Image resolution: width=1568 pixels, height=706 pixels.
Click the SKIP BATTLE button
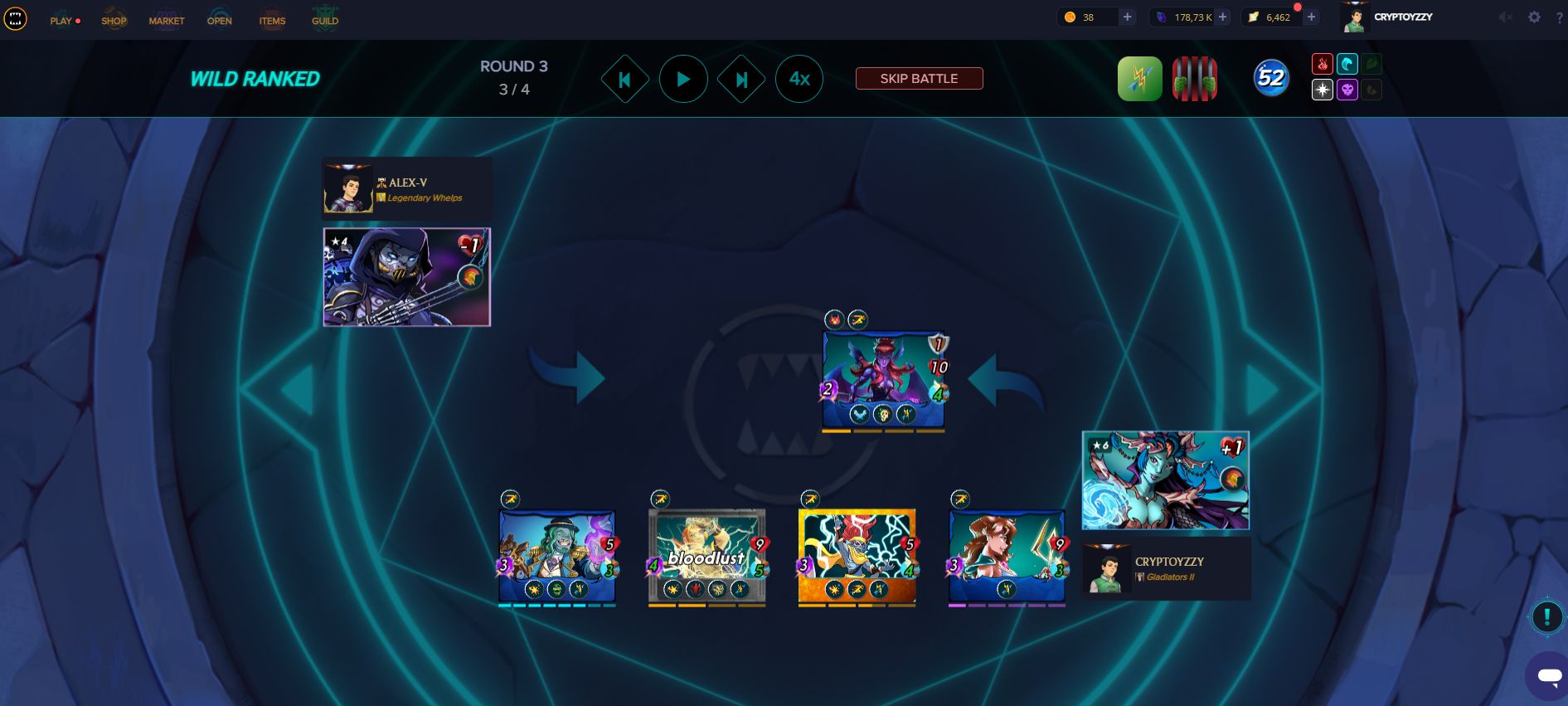(919, 79)
